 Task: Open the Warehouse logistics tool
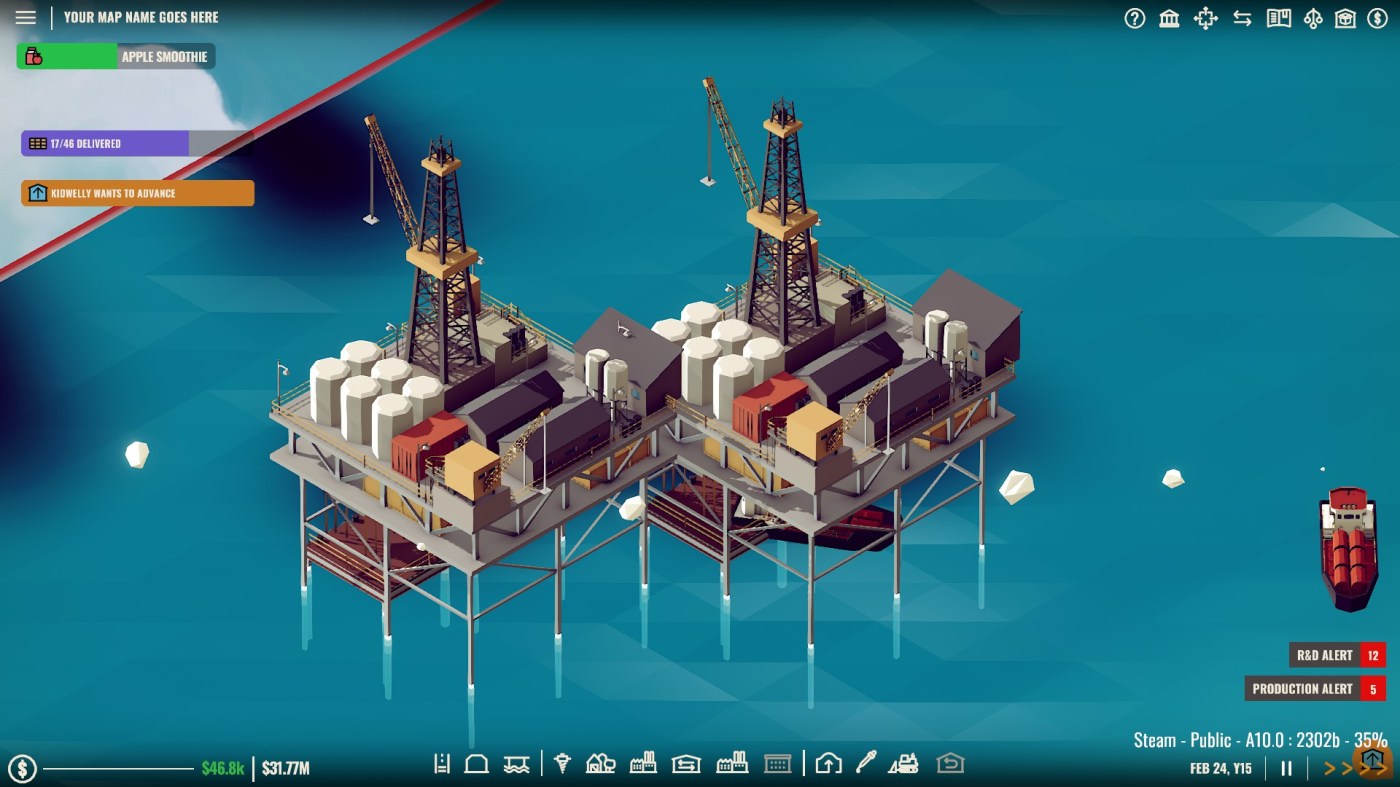[x=687, y=763]
